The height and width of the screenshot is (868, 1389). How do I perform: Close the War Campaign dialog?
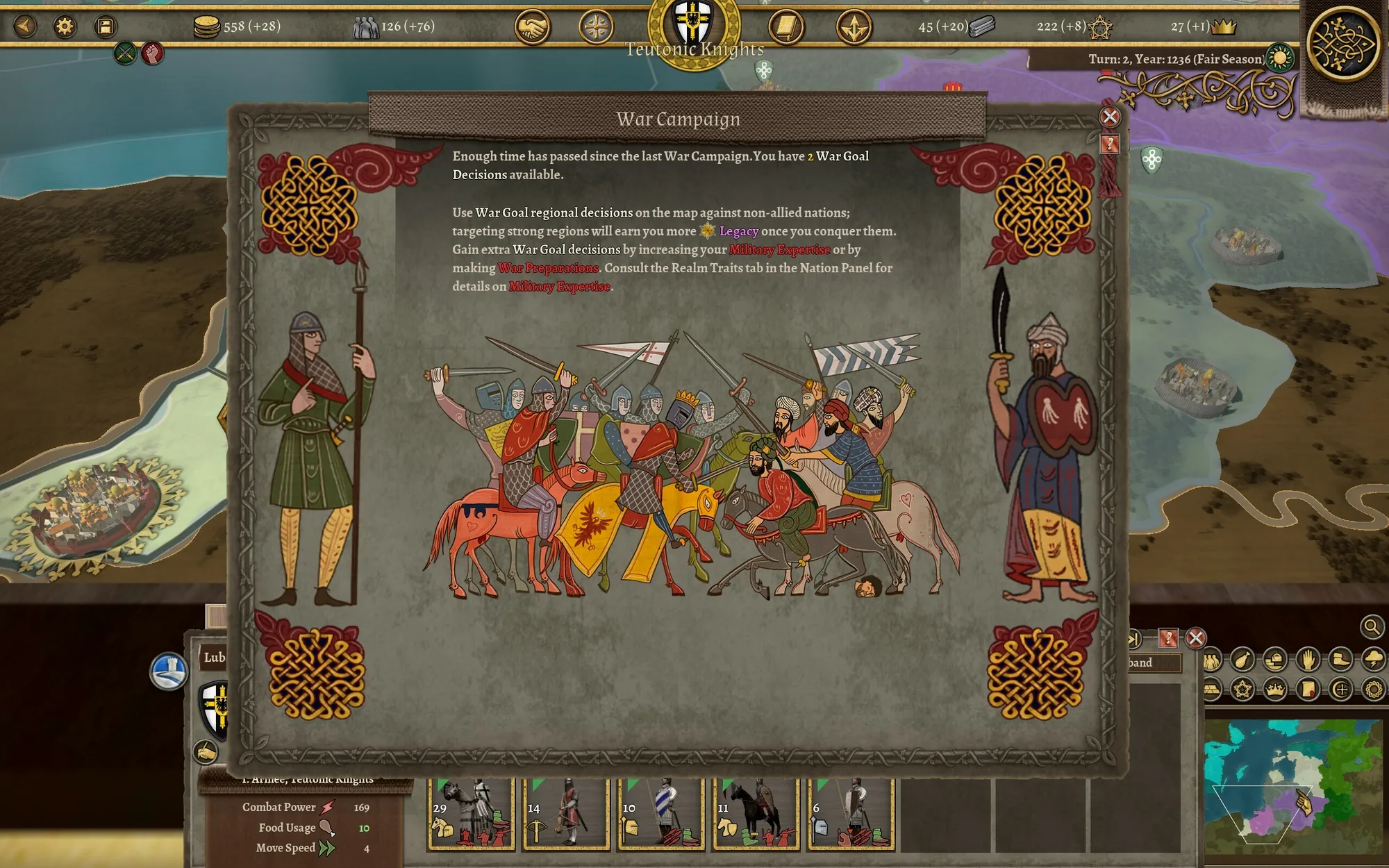tap(1110, 117)
